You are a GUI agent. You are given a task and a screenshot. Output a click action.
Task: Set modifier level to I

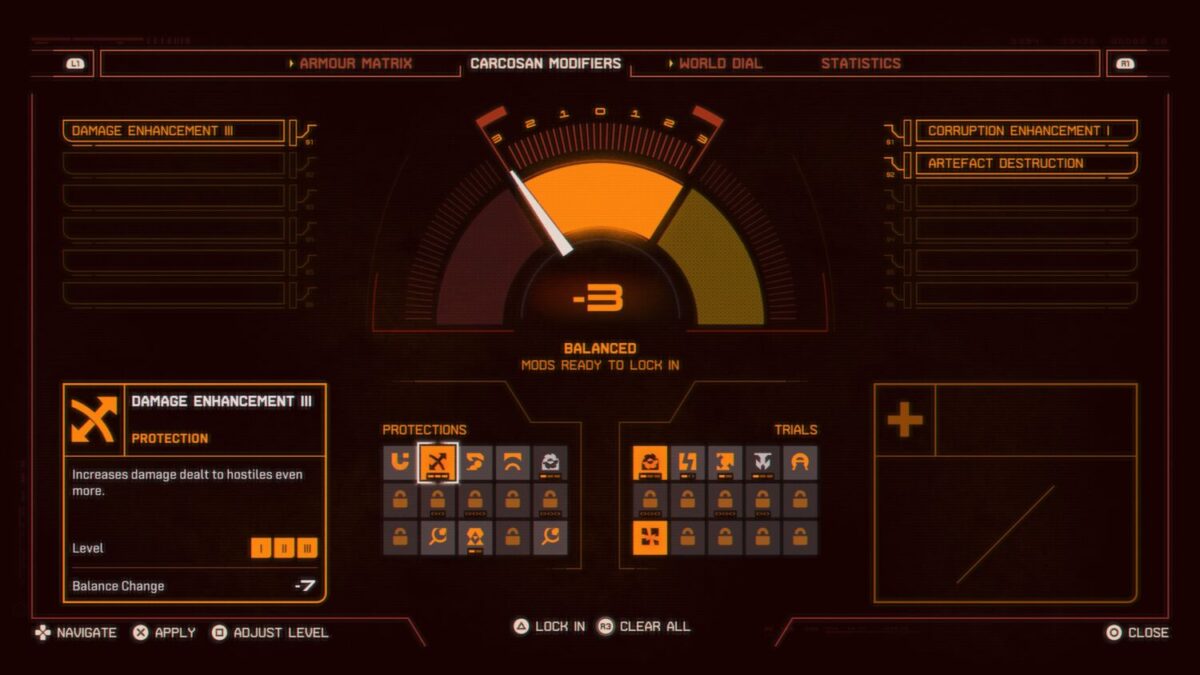pyautogui.click(x=259, y=548)
